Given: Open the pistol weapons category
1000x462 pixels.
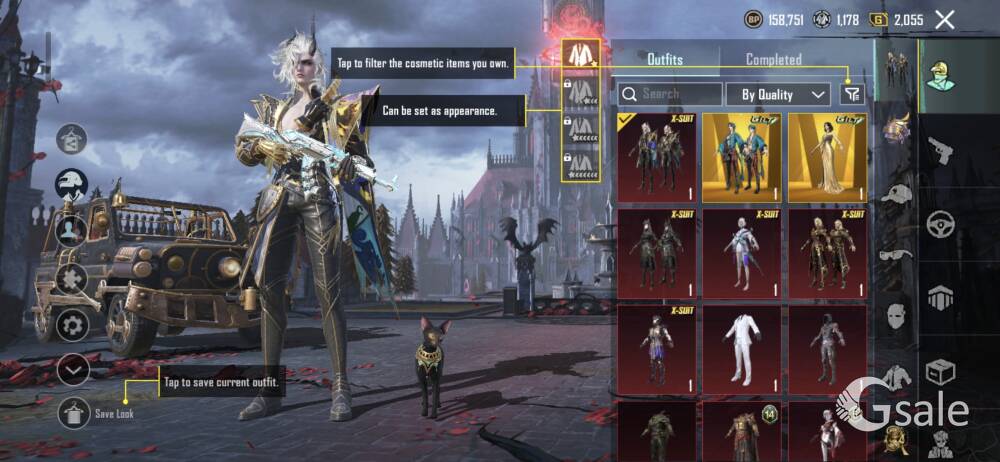Looking at the screenshot, I should pos(941,152).
